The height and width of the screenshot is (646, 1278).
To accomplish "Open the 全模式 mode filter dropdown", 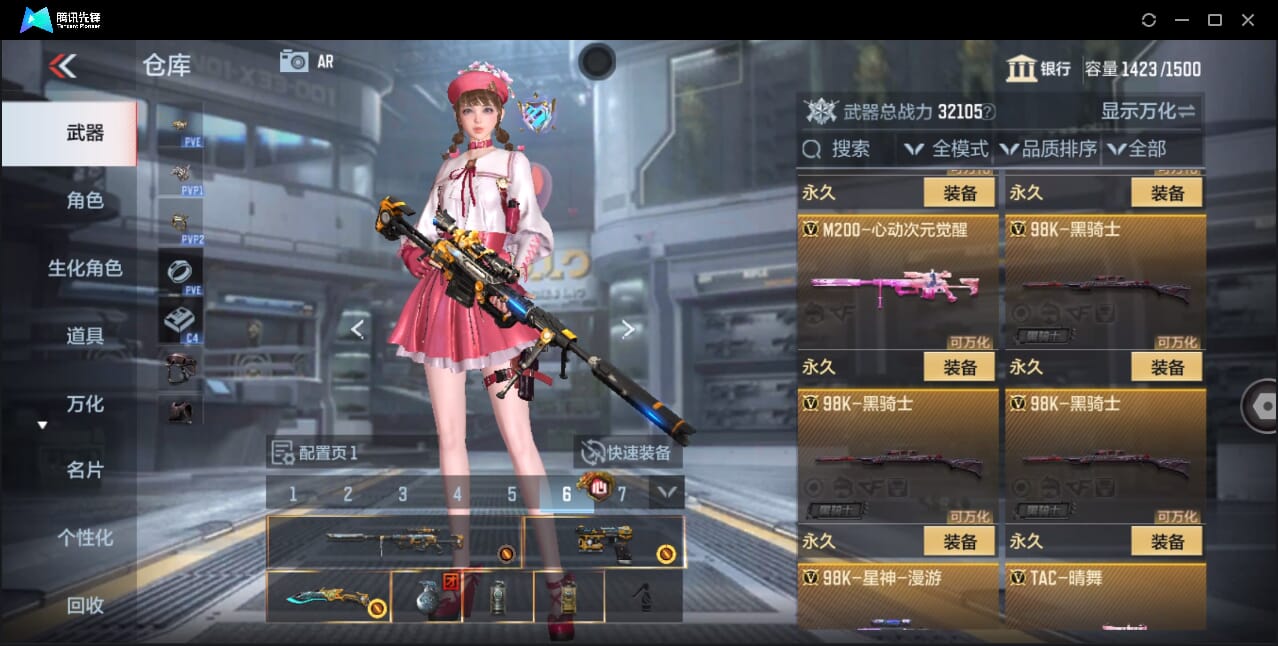I will coord(946,149).
